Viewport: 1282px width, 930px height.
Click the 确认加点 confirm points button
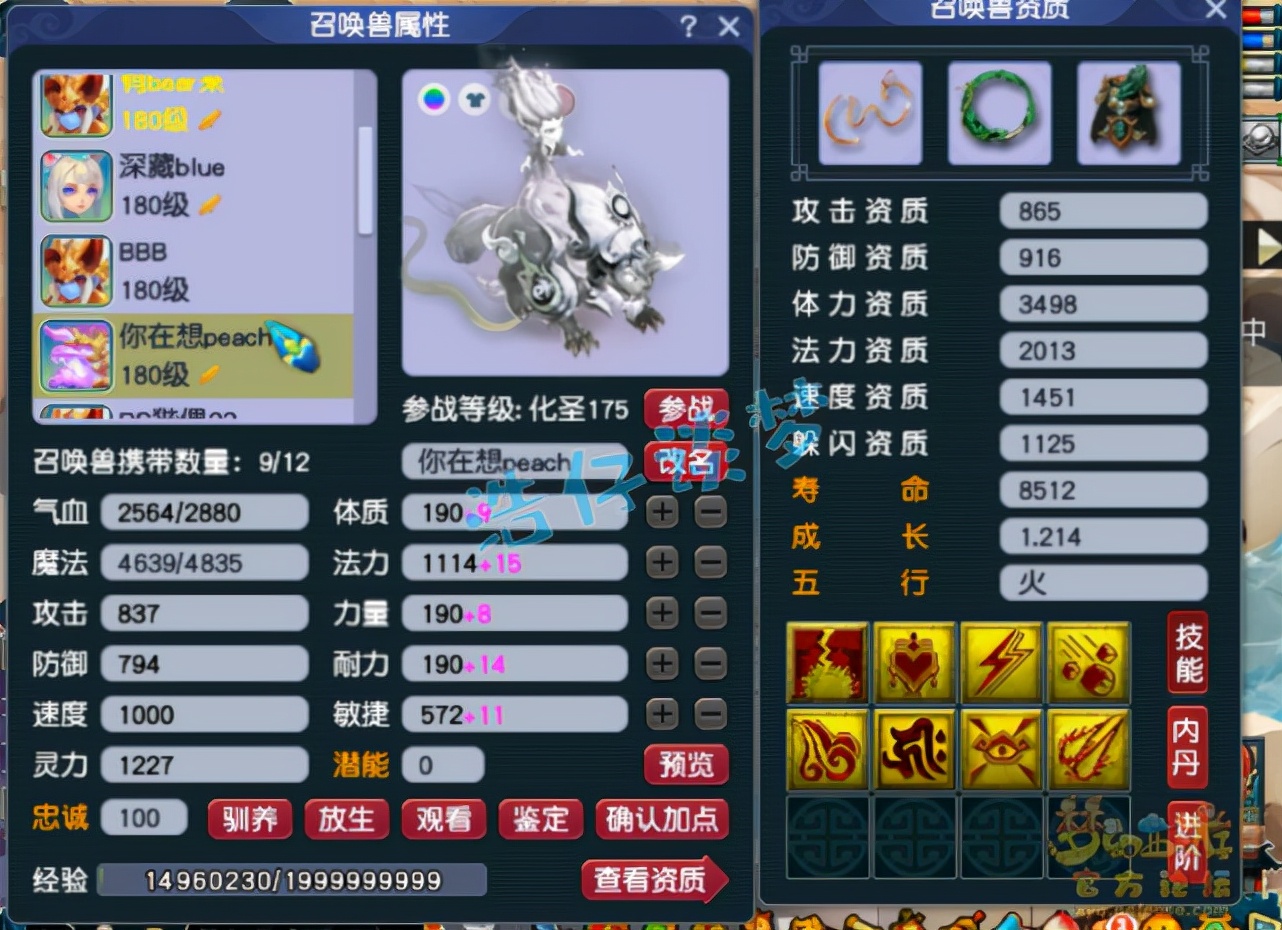[x=659, y=819]
